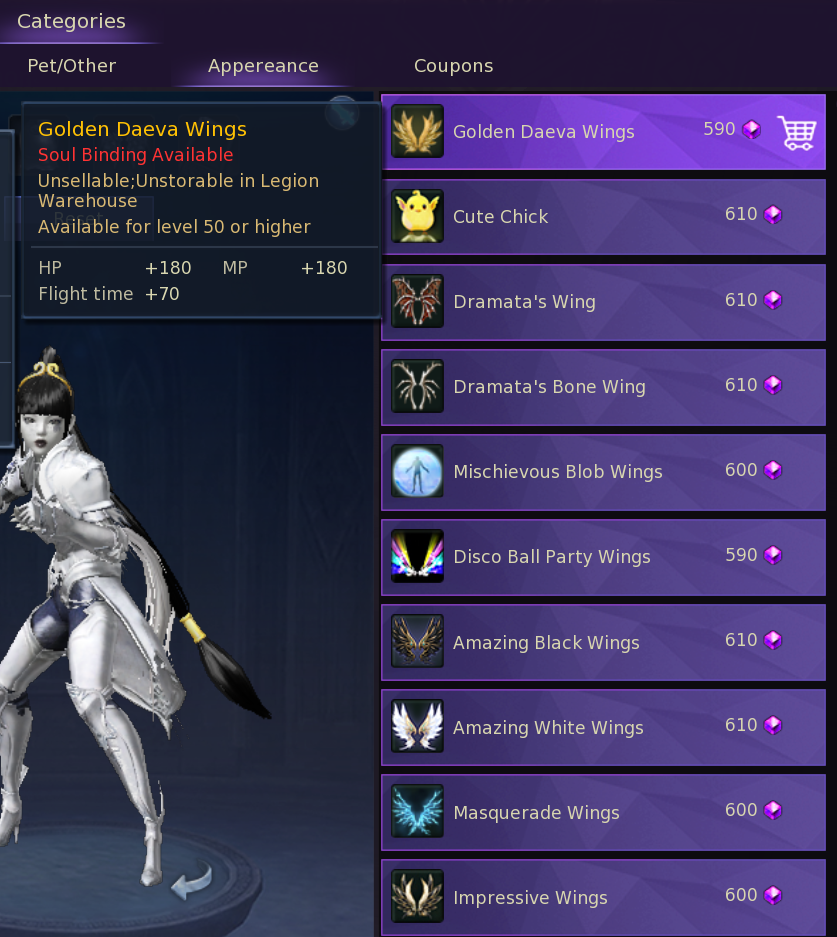837x937 pixels.
Task: Choose the Cute Chick item
Action: click(500, 217)
